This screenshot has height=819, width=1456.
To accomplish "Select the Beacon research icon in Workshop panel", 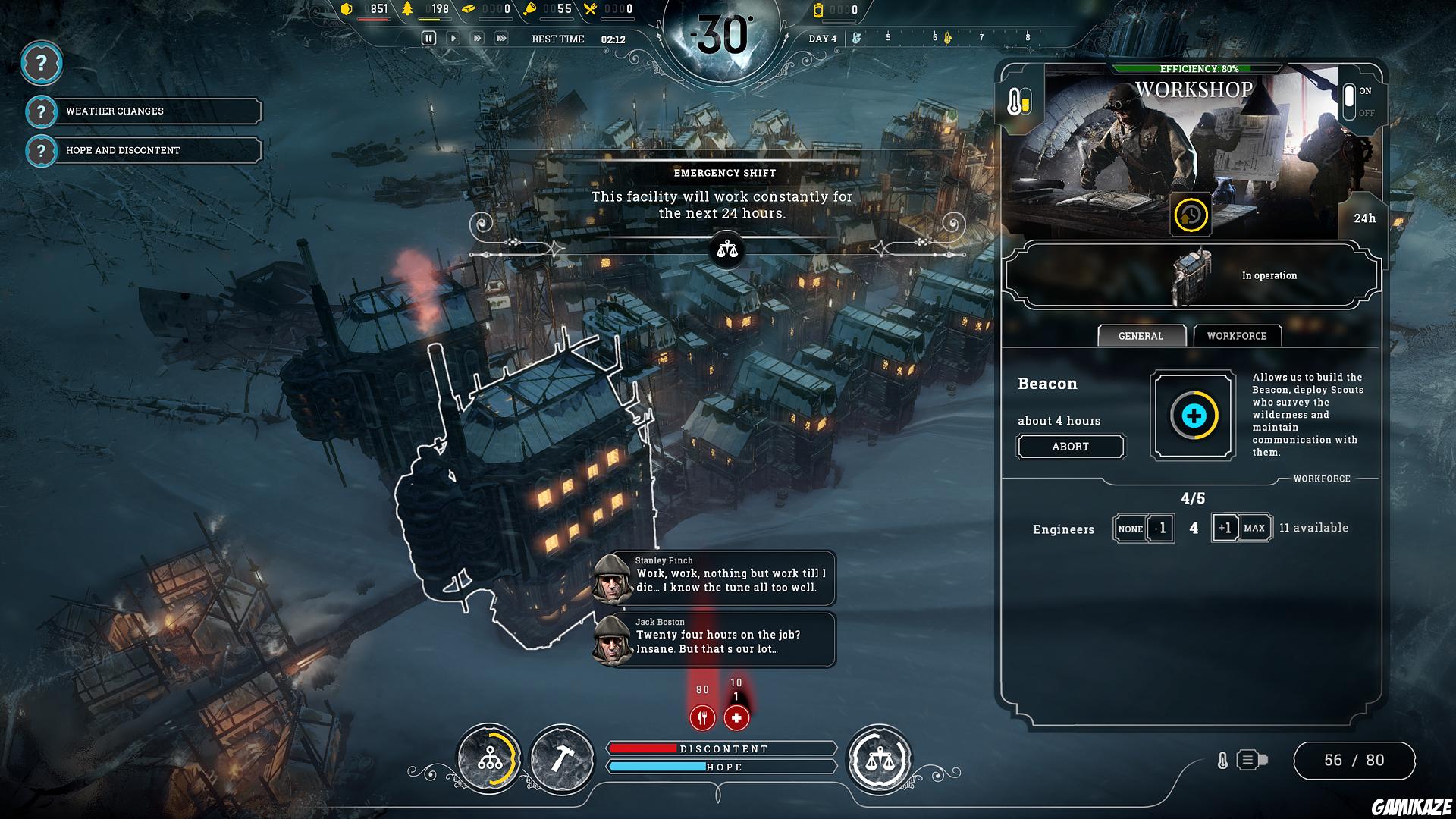I will [1193, 416].
